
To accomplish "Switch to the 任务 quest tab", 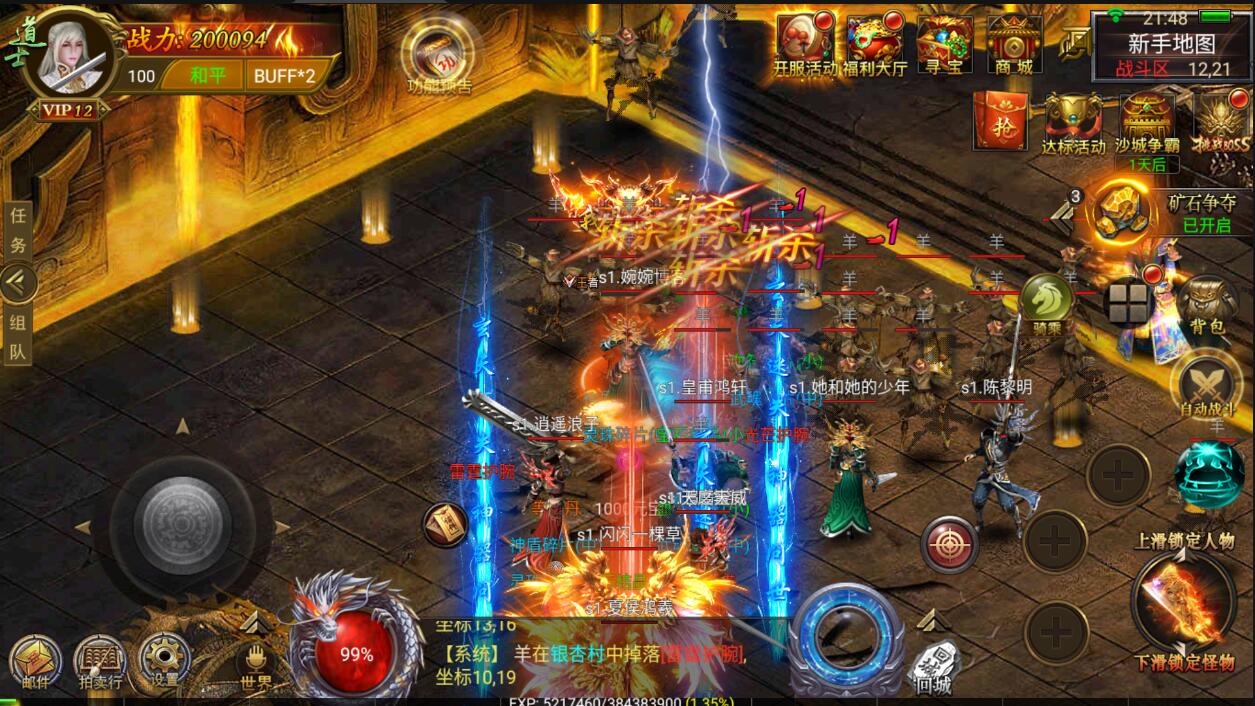I will [18, 230].
